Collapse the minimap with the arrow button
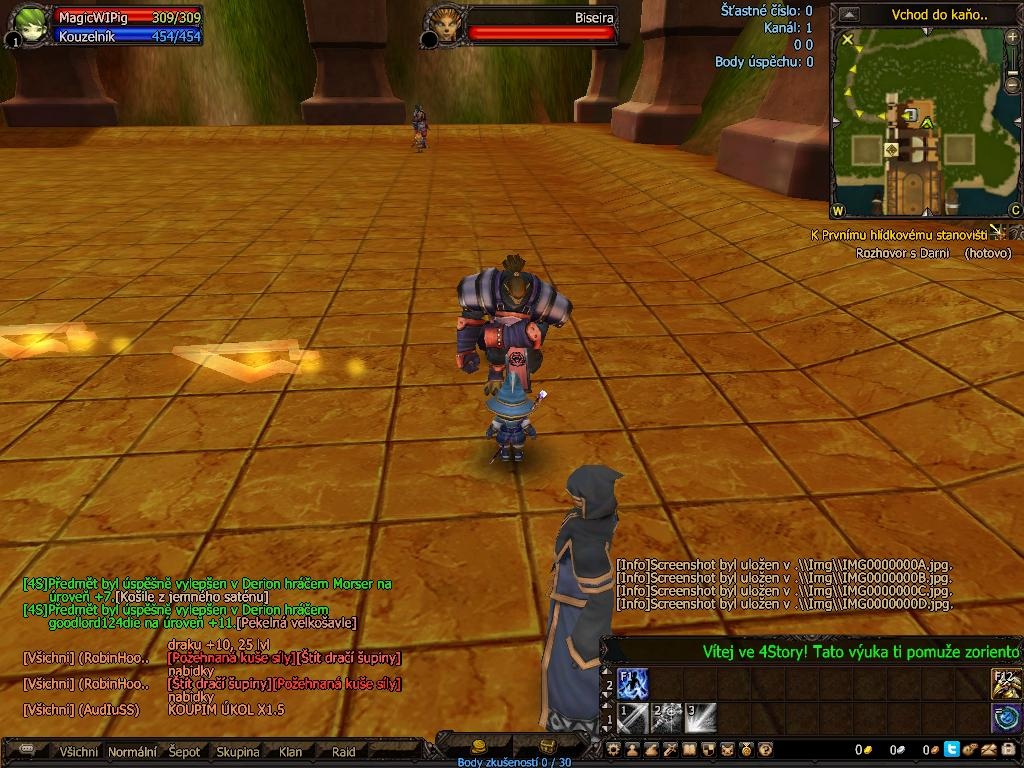The height and width of the screenshot is (768, 1024). click(x=848, y=15)
